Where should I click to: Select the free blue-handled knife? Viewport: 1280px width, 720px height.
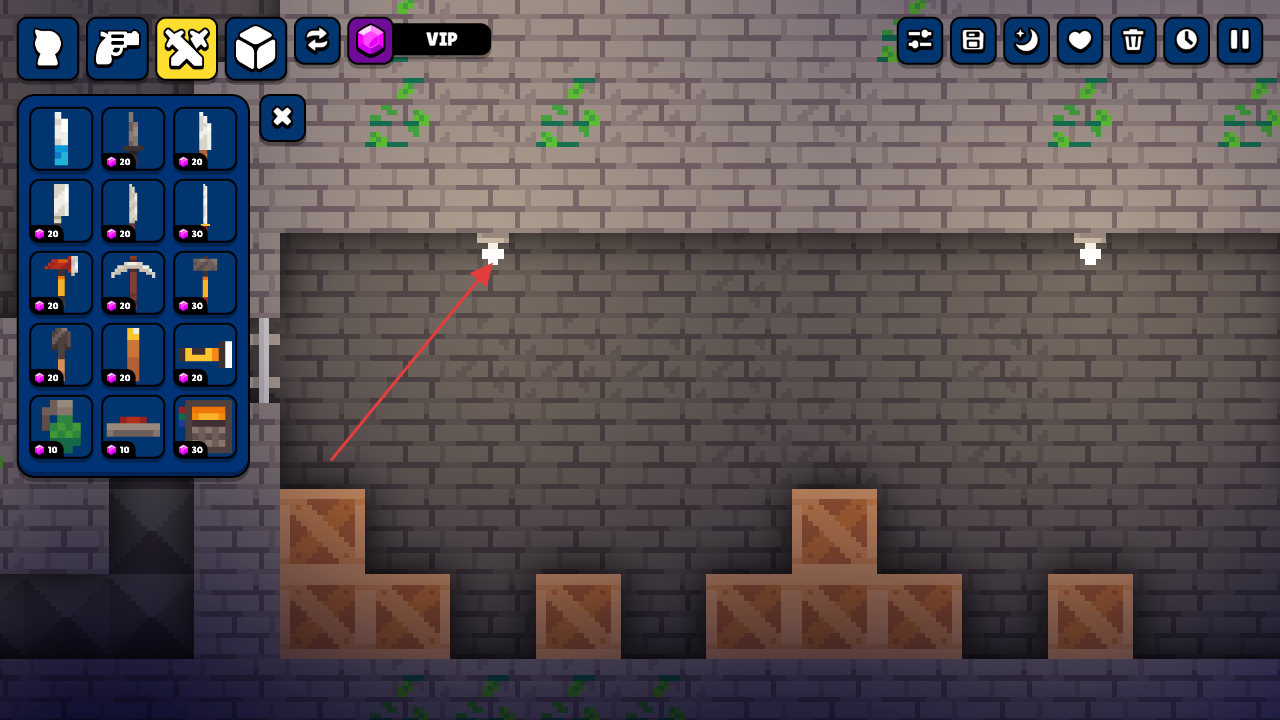tap(61, 139)
